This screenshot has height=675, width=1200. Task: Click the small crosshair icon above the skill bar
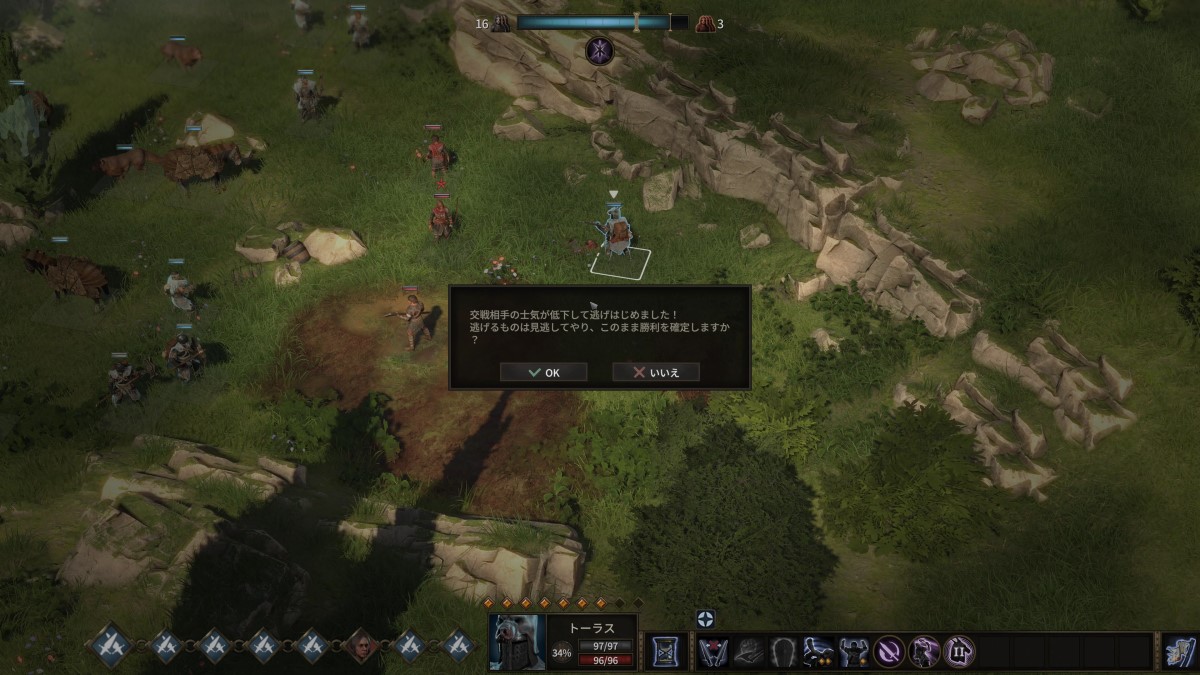pyautogui.click(x=706, y=619)
